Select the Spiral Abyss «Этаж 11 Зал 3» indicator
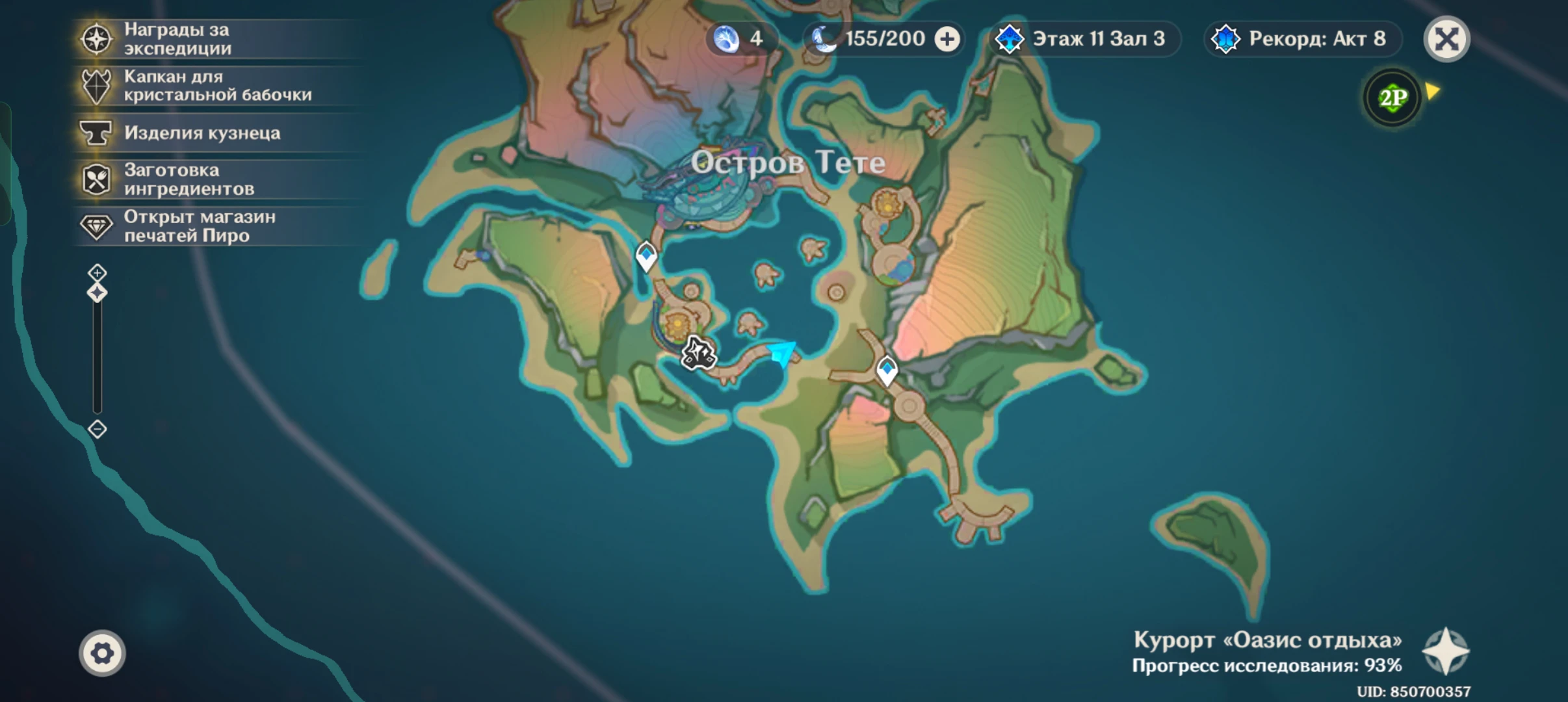Screen dimensions: 1568x702 [x=1082, y=39]
